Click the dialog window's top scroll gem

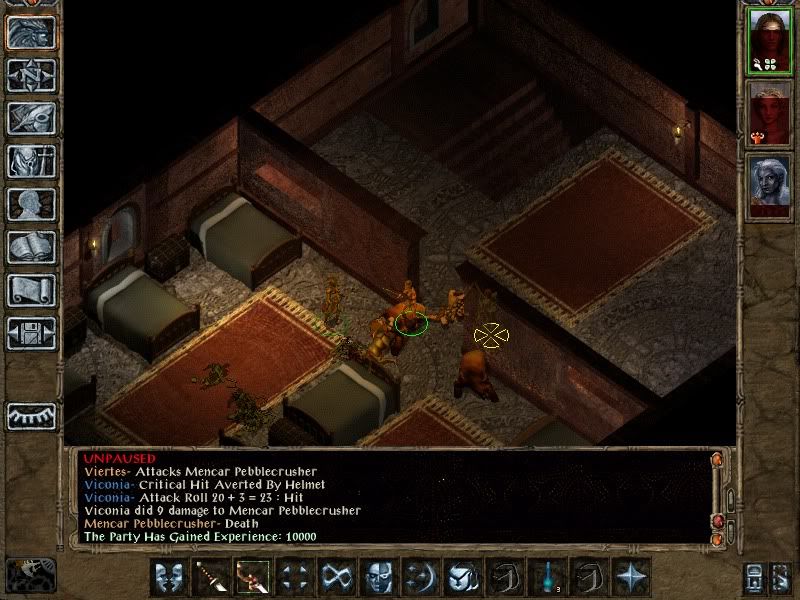[717, 461]
